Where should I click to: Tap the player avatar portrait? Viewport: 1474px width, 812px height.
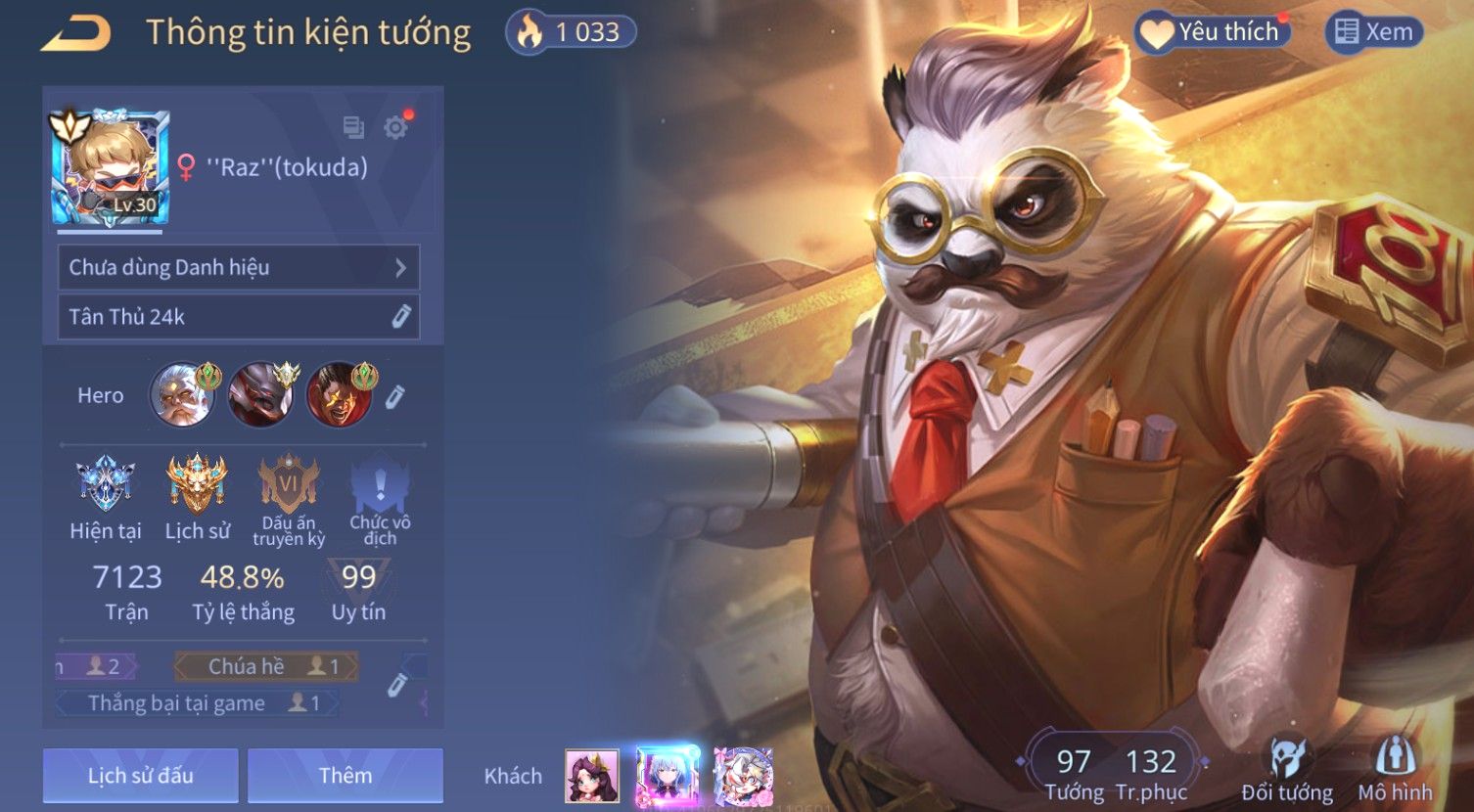click(x=110, y=168)
